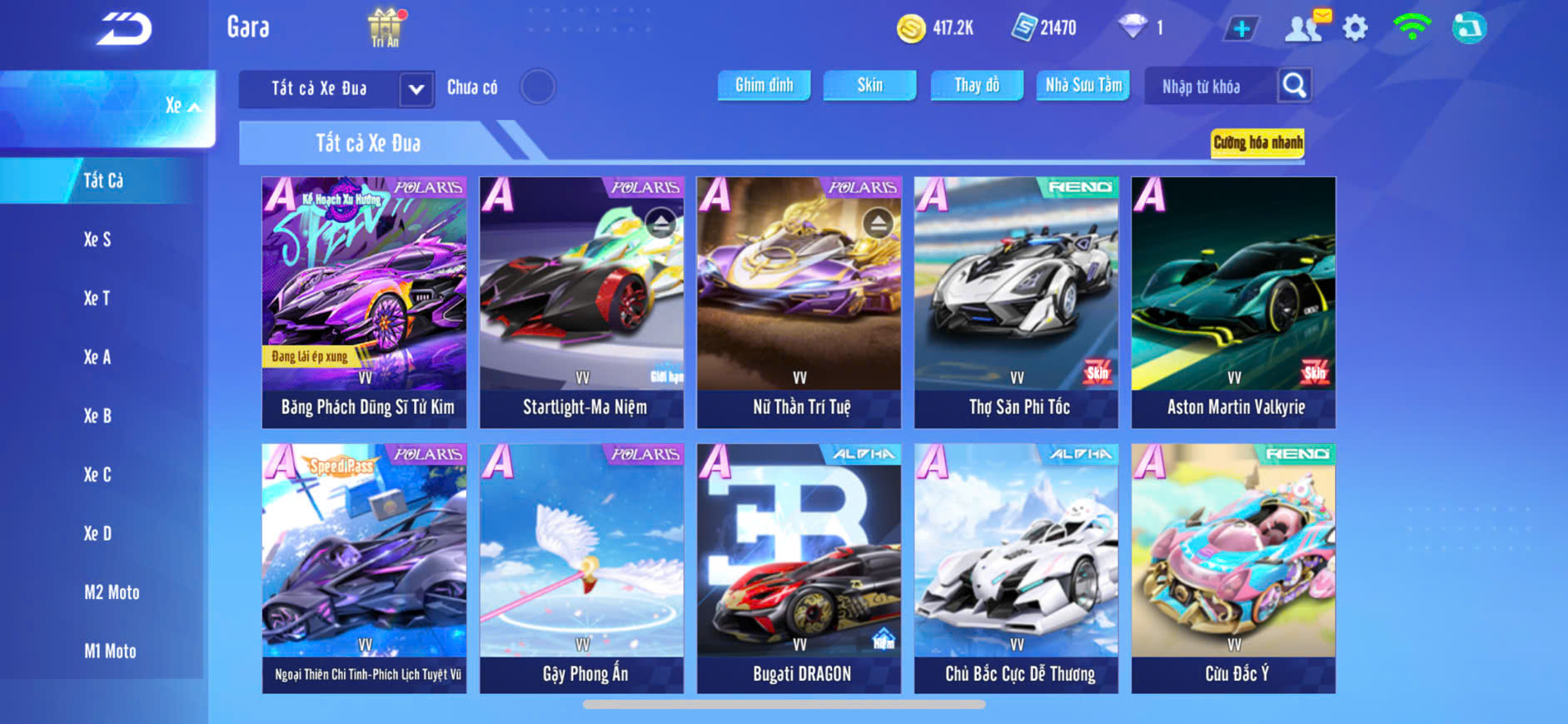Open the settings gear icon
Screen dimensions: 1568x724
[1355, 28]
